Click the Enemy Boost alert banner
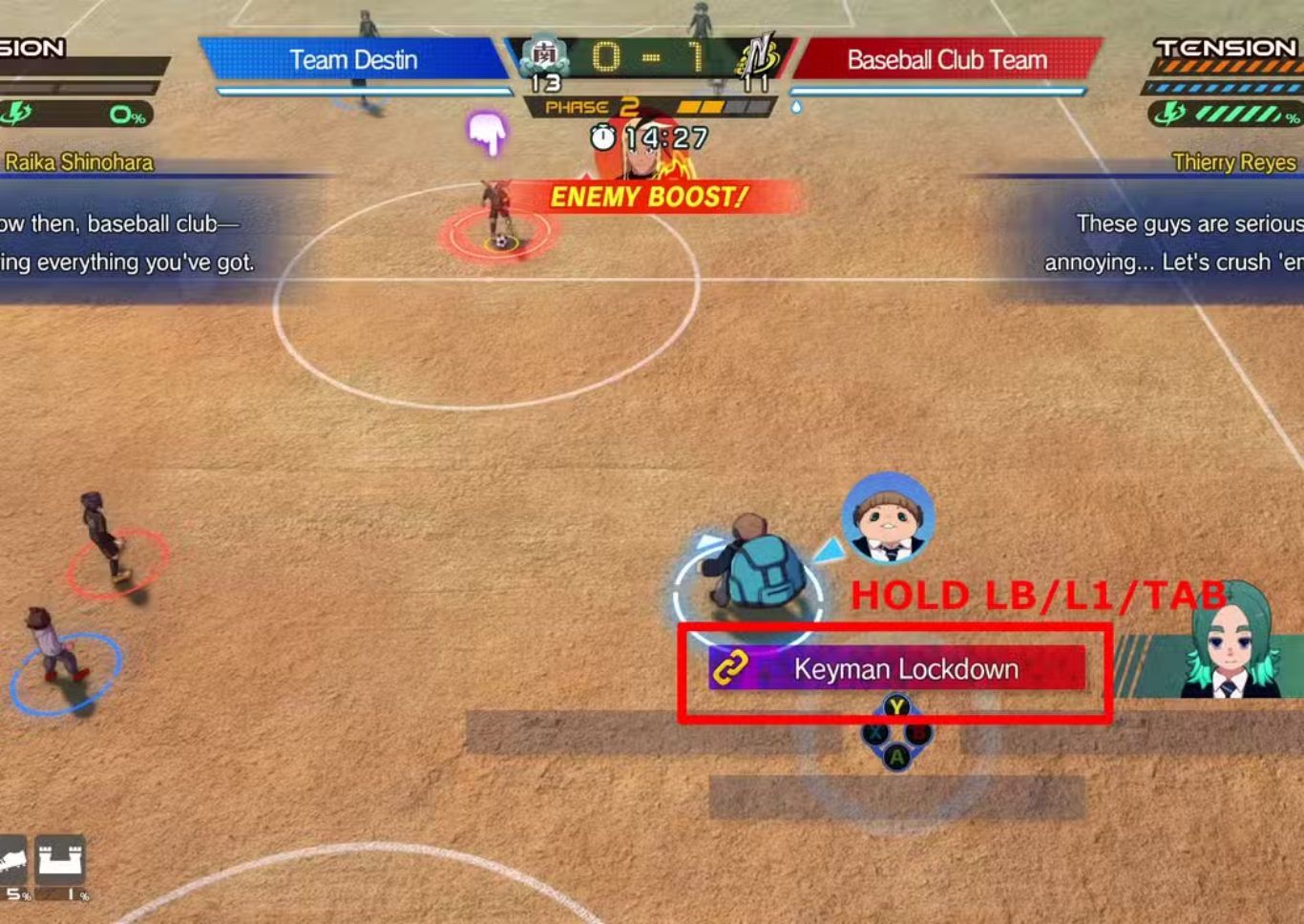This screenshot has width=1304, height=924. pos(649,197)
